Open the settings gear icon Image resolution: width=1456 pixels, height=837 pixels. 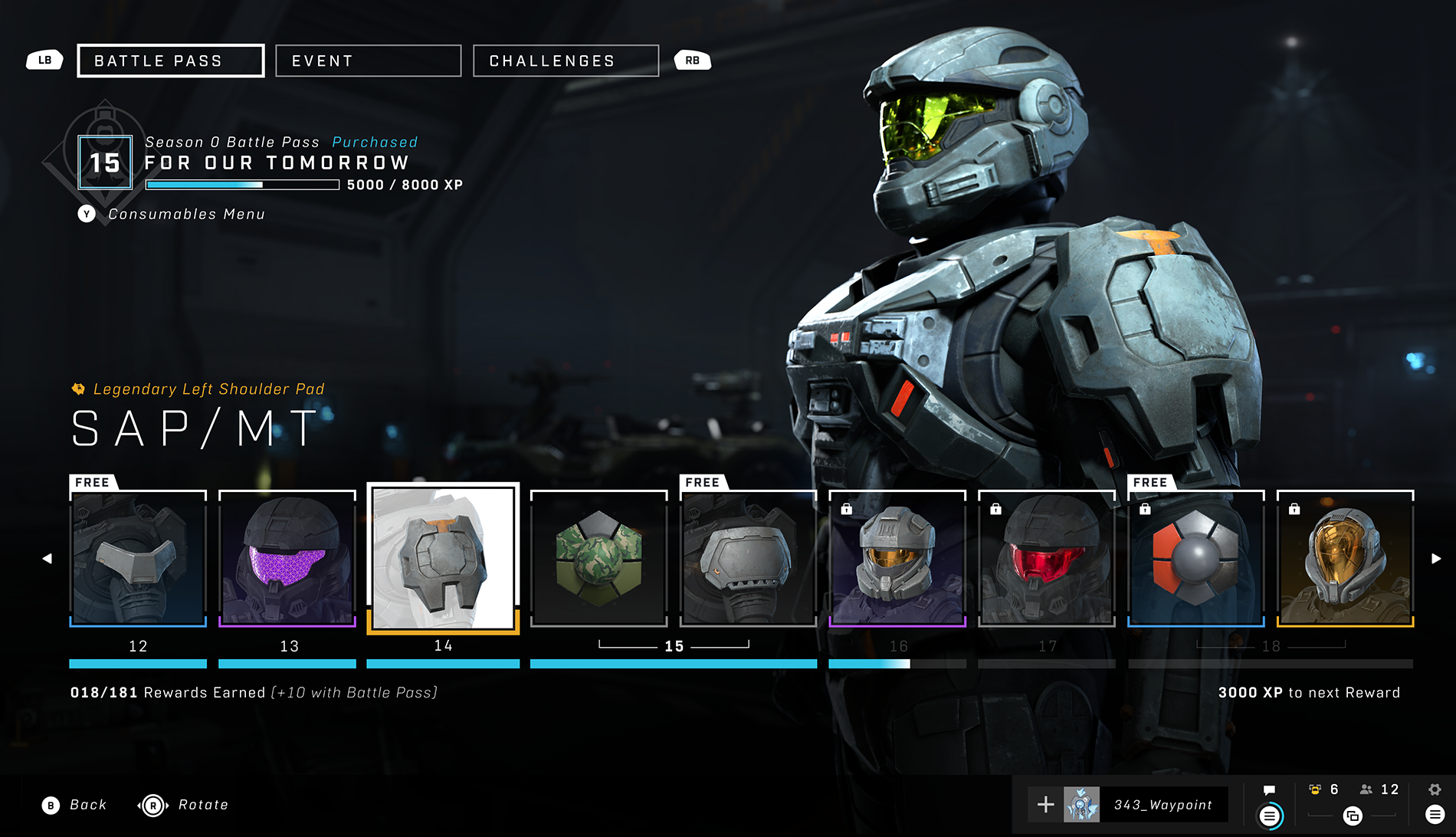tap(1435, 789)
